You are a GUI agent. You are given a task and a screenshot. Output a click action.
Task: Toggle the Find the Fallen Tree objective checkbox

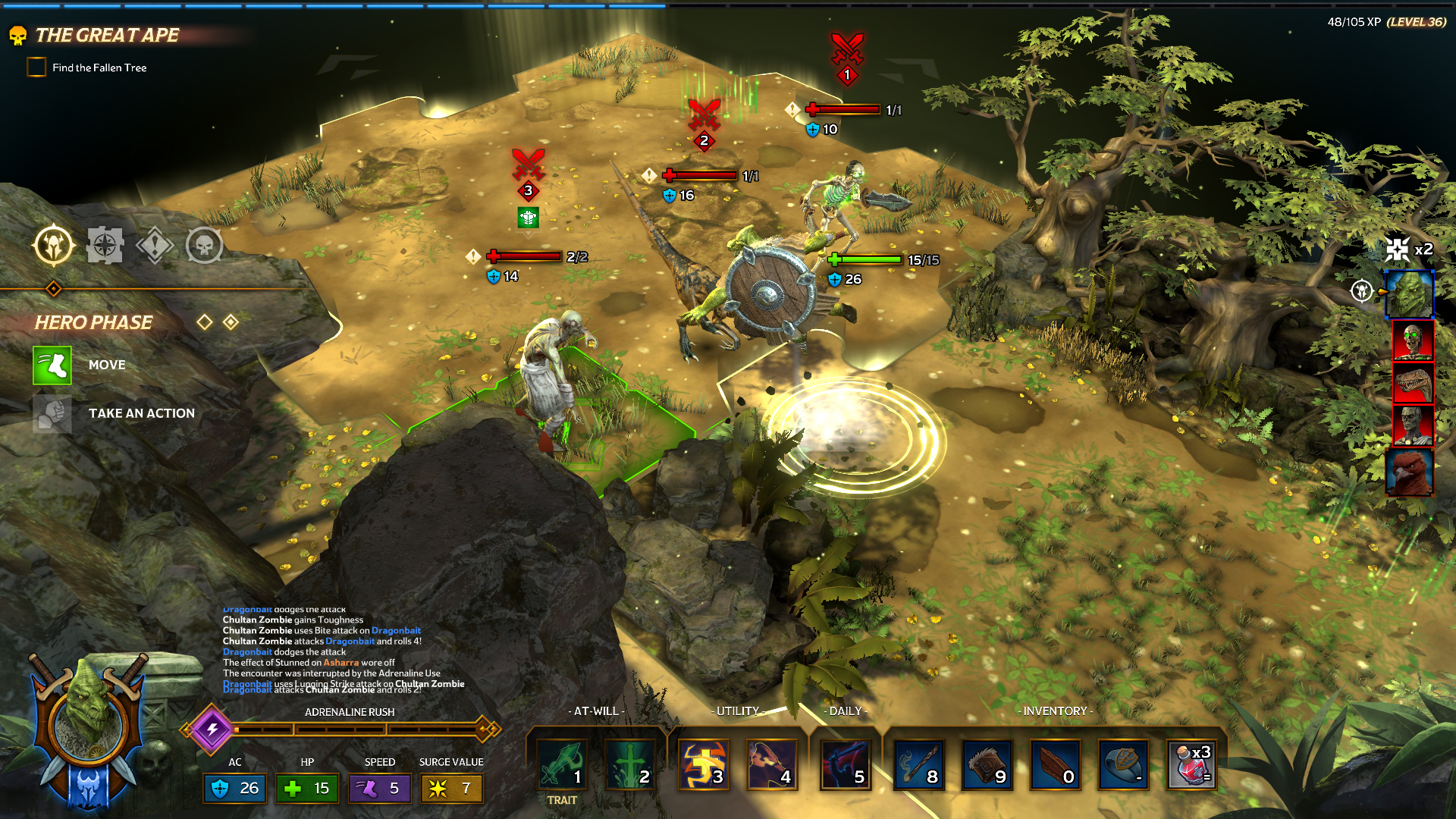36,67
